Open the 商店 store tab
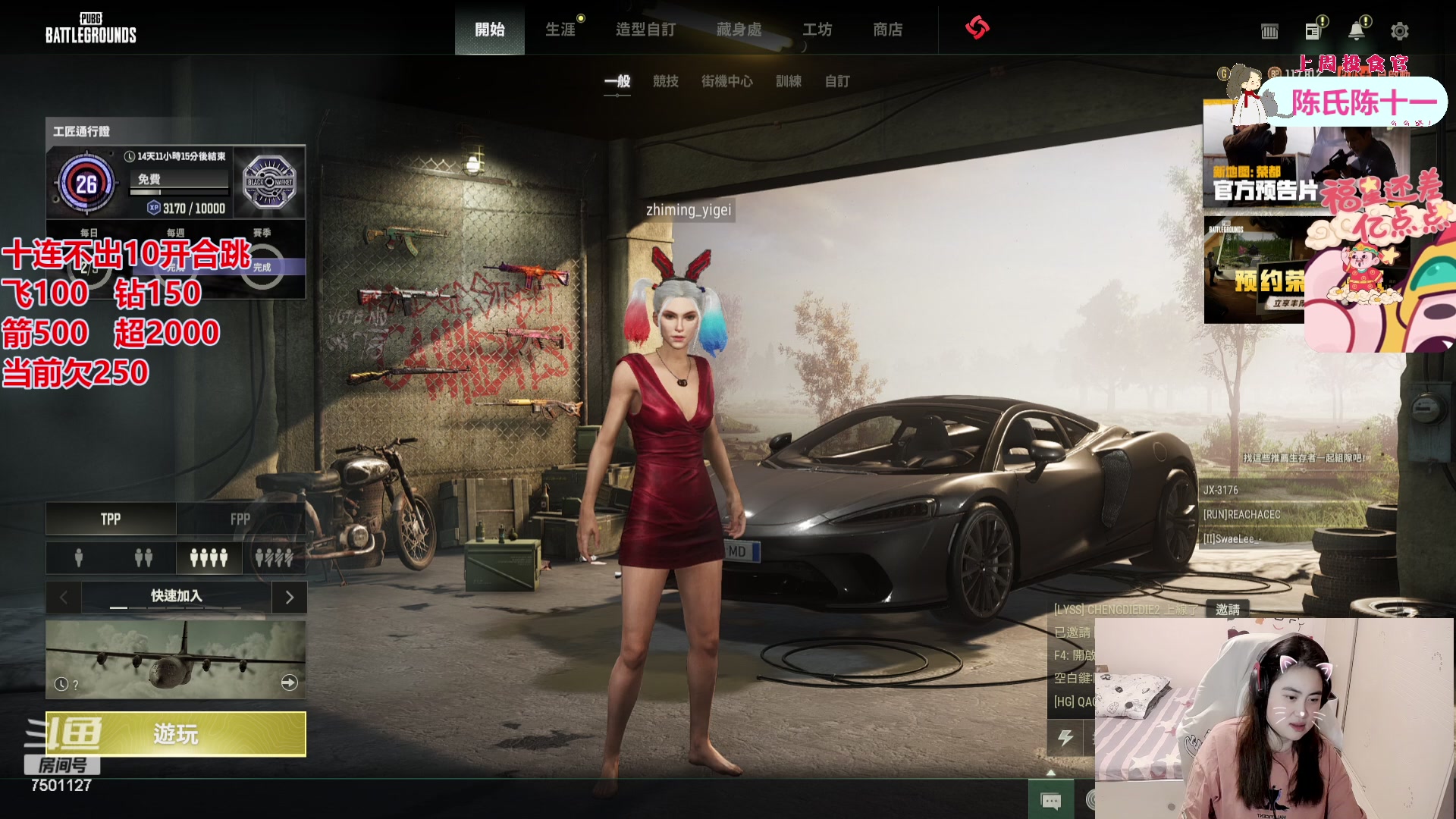This screenshot has height=819, width=1456. [x=888, y=30]
